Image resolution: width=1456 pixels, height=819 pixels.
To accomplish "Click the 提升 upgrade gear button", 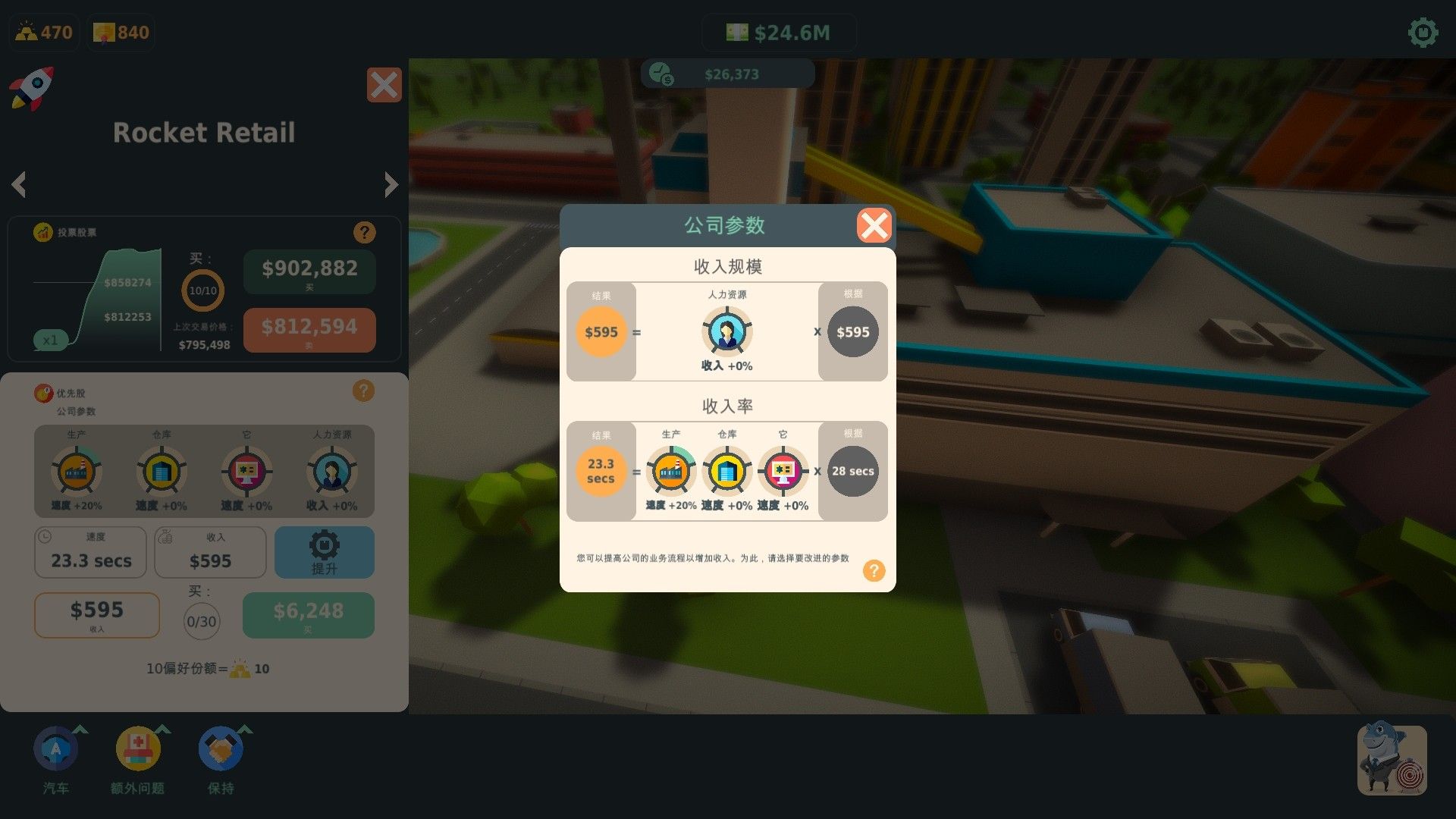I will (x=325, y=552).
